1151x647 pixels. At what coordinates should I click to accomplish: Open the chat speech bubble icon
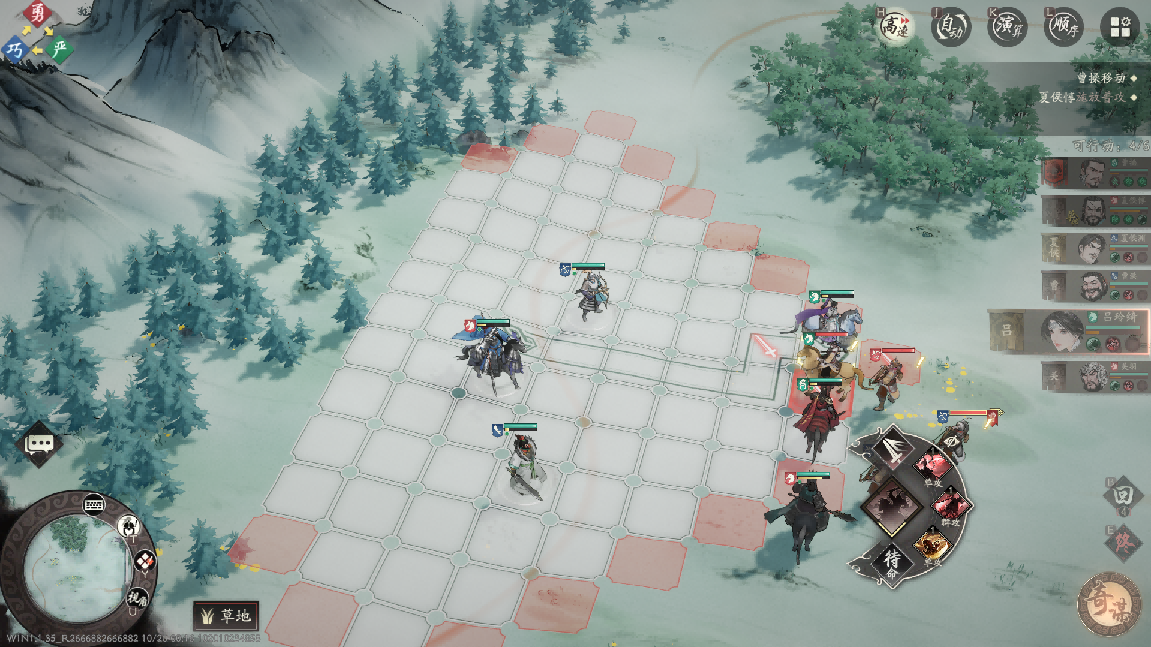click(40, 443)
